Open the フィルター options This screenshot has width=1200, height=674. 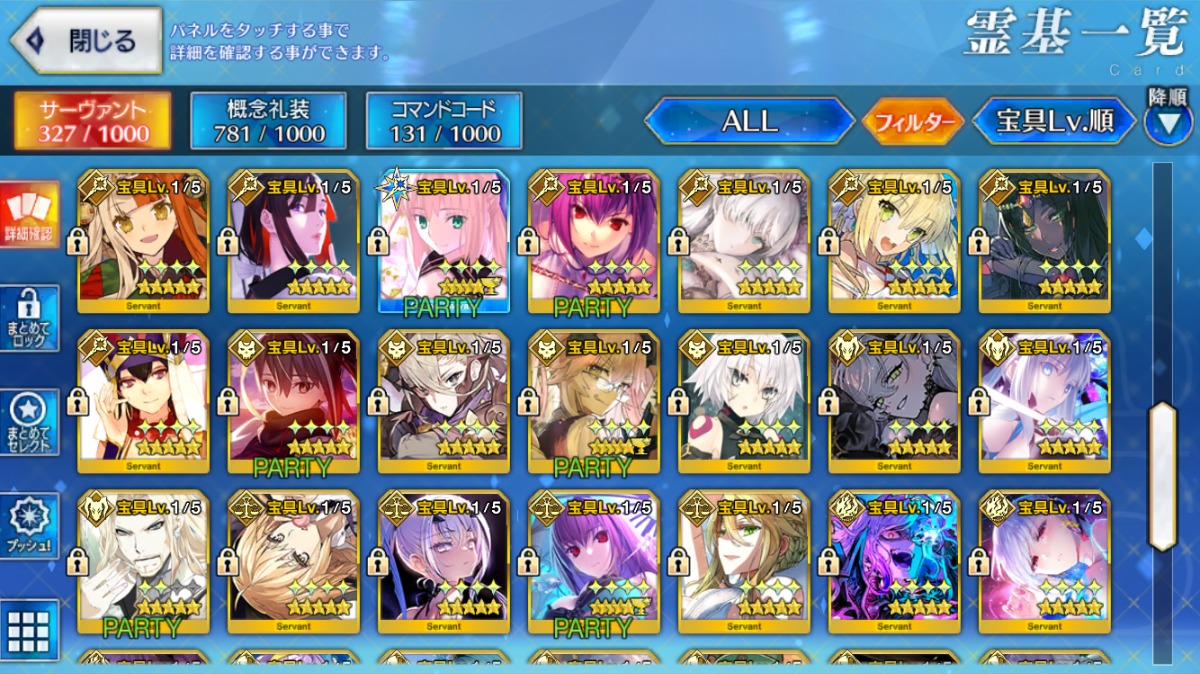tap(913, 123)
